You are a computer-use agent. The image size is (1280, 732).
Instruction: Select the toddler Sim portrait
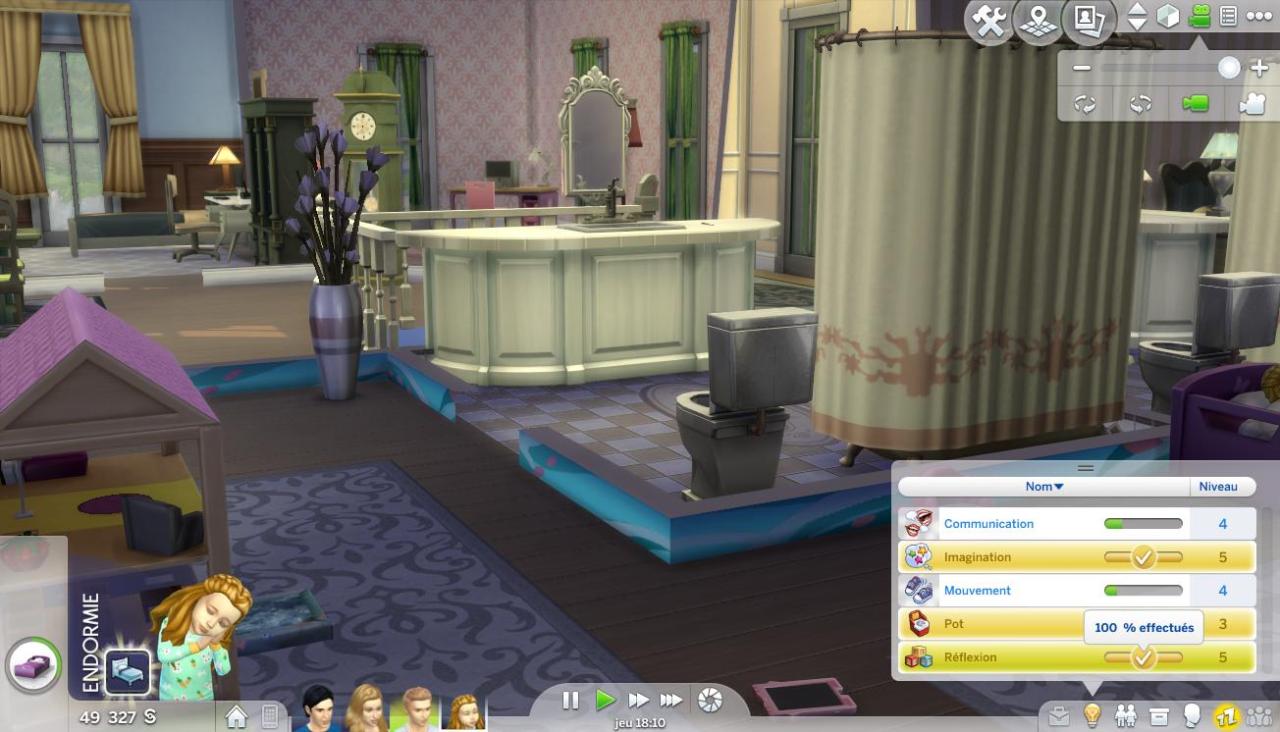[x=465, y=711]
